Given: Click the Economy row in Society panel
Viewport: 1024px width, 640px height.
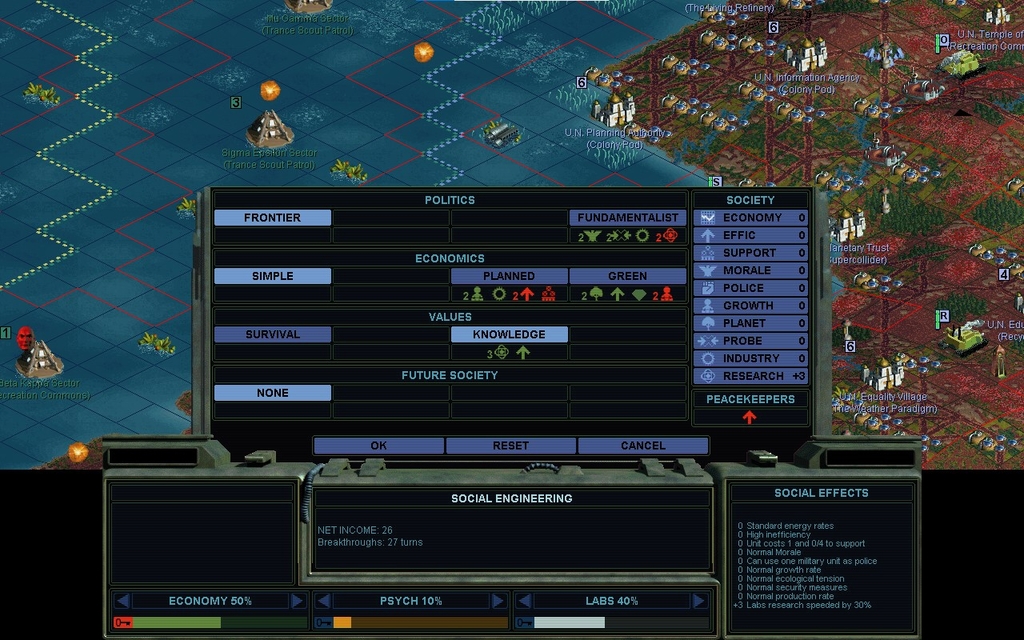Looking at the screenshot, I should click(751, 218).
